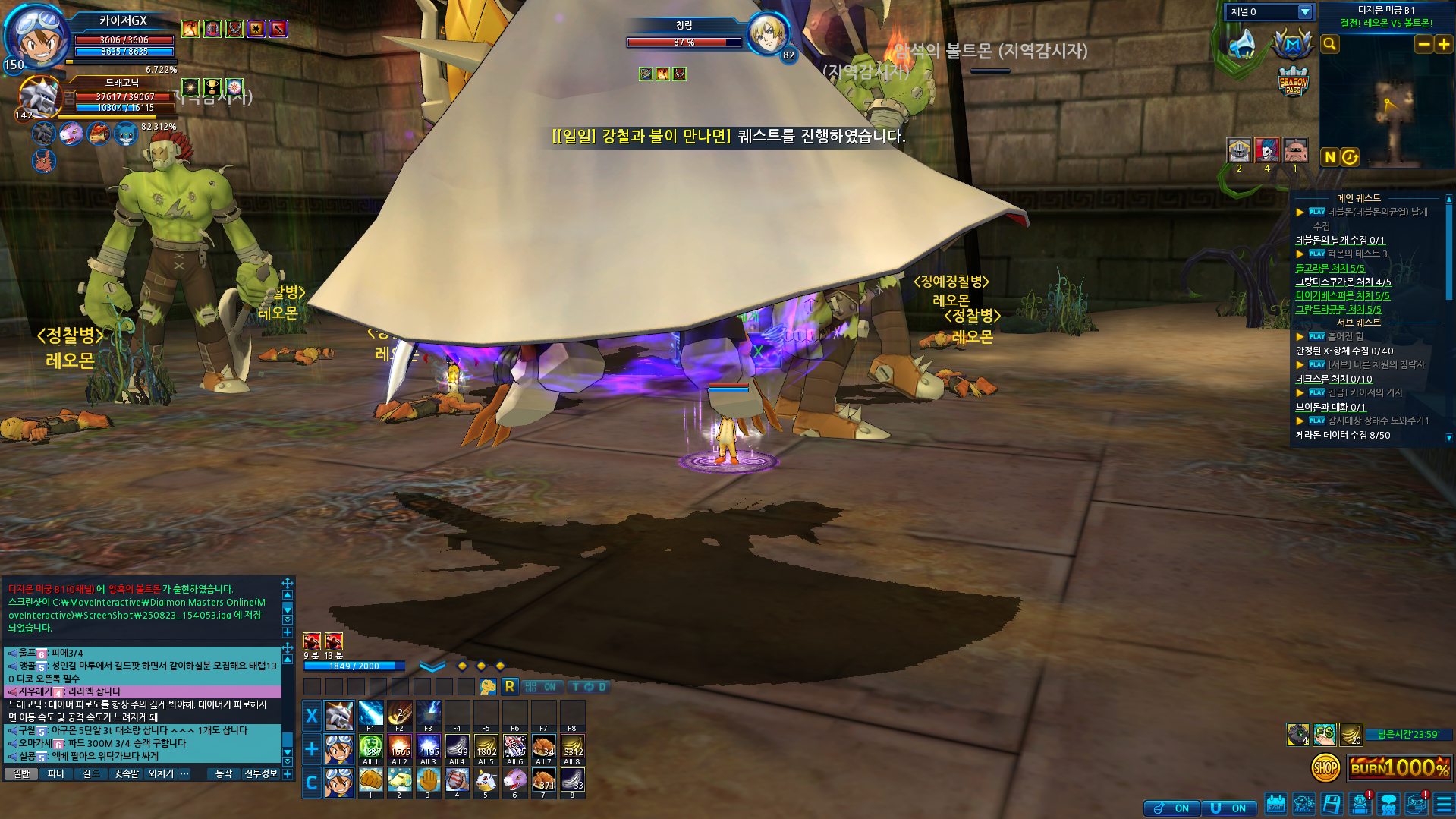Screen dimensions: 1456x819
Task: Use the fist icon in quickslot 1
Action: [370, 780]
